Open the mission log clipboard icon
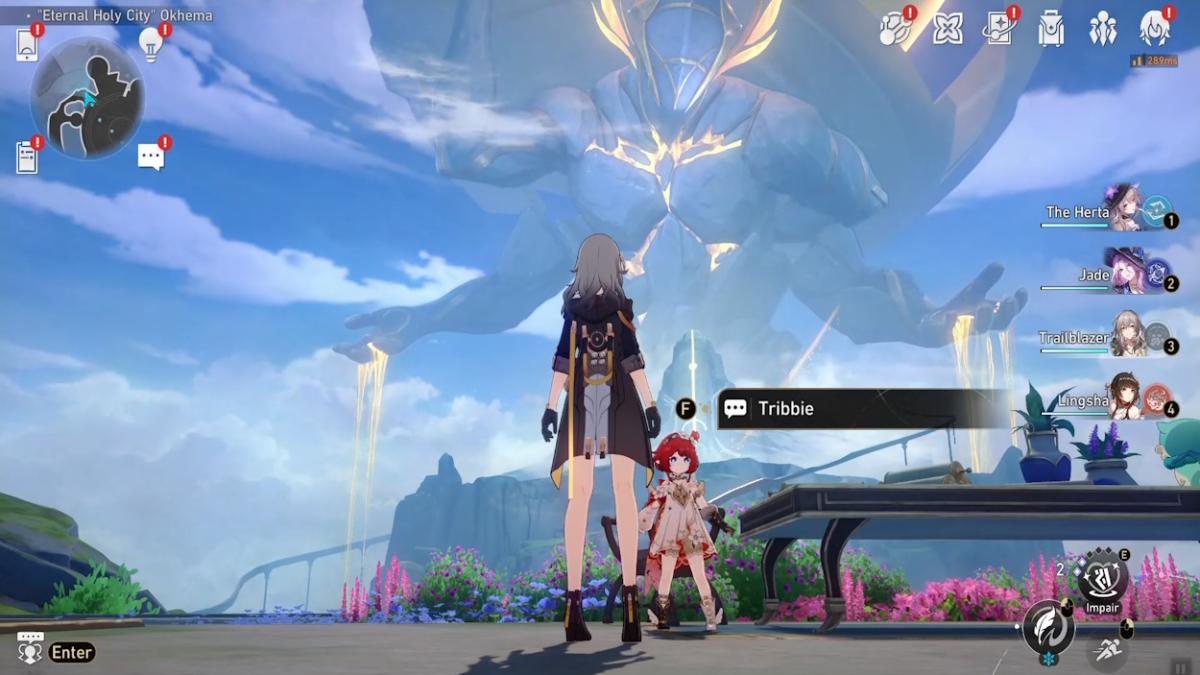The width and height of the screenshot is (1200, 675). point(27,157)
